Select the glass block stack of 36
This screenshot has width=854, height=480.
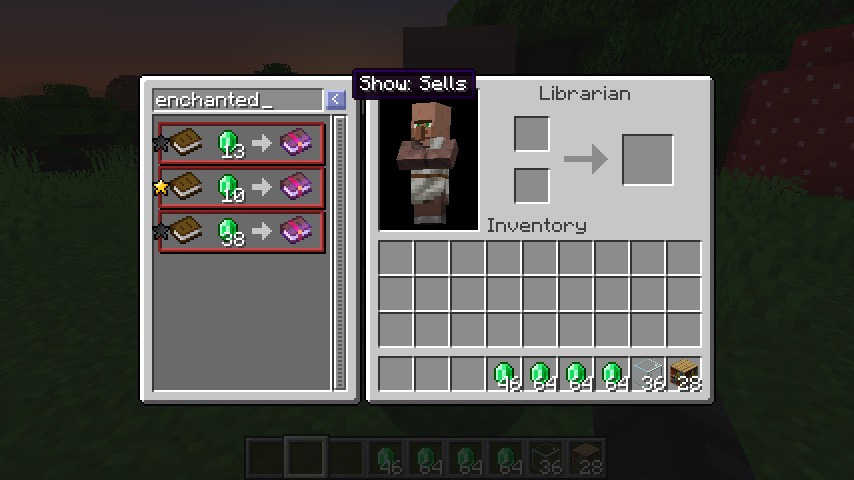(x=648, y=375)
